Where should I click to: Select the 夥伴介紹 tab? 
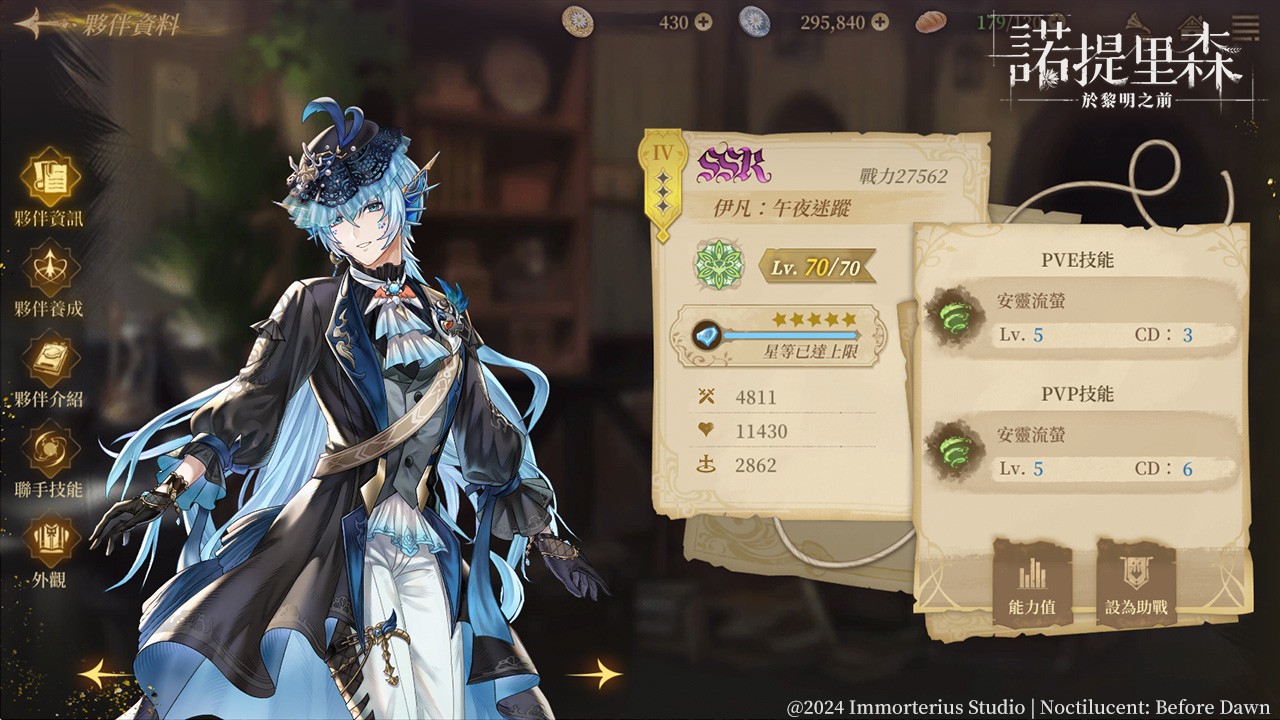click(49, 358)
